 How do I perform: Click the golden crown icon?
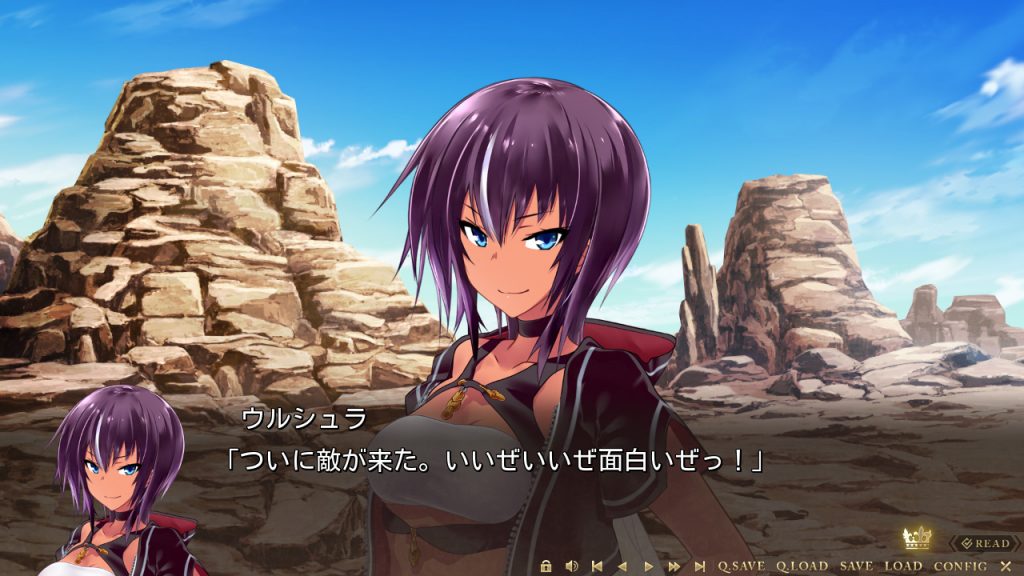pos(917,539)
